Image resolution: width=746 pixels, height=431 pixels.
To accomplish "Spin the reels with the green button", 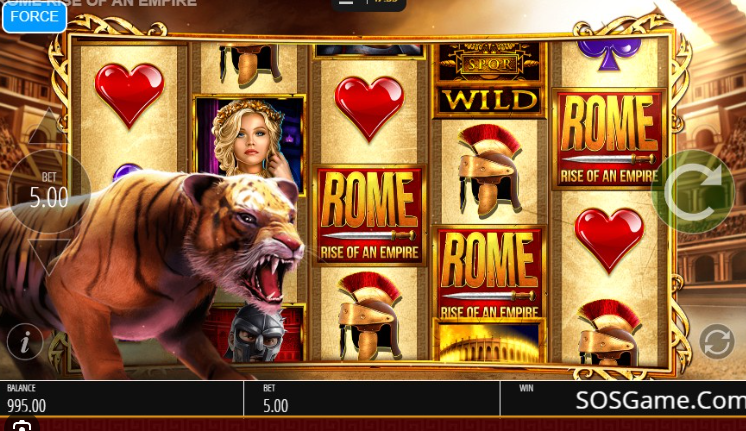I will click(x=692, y=191).
